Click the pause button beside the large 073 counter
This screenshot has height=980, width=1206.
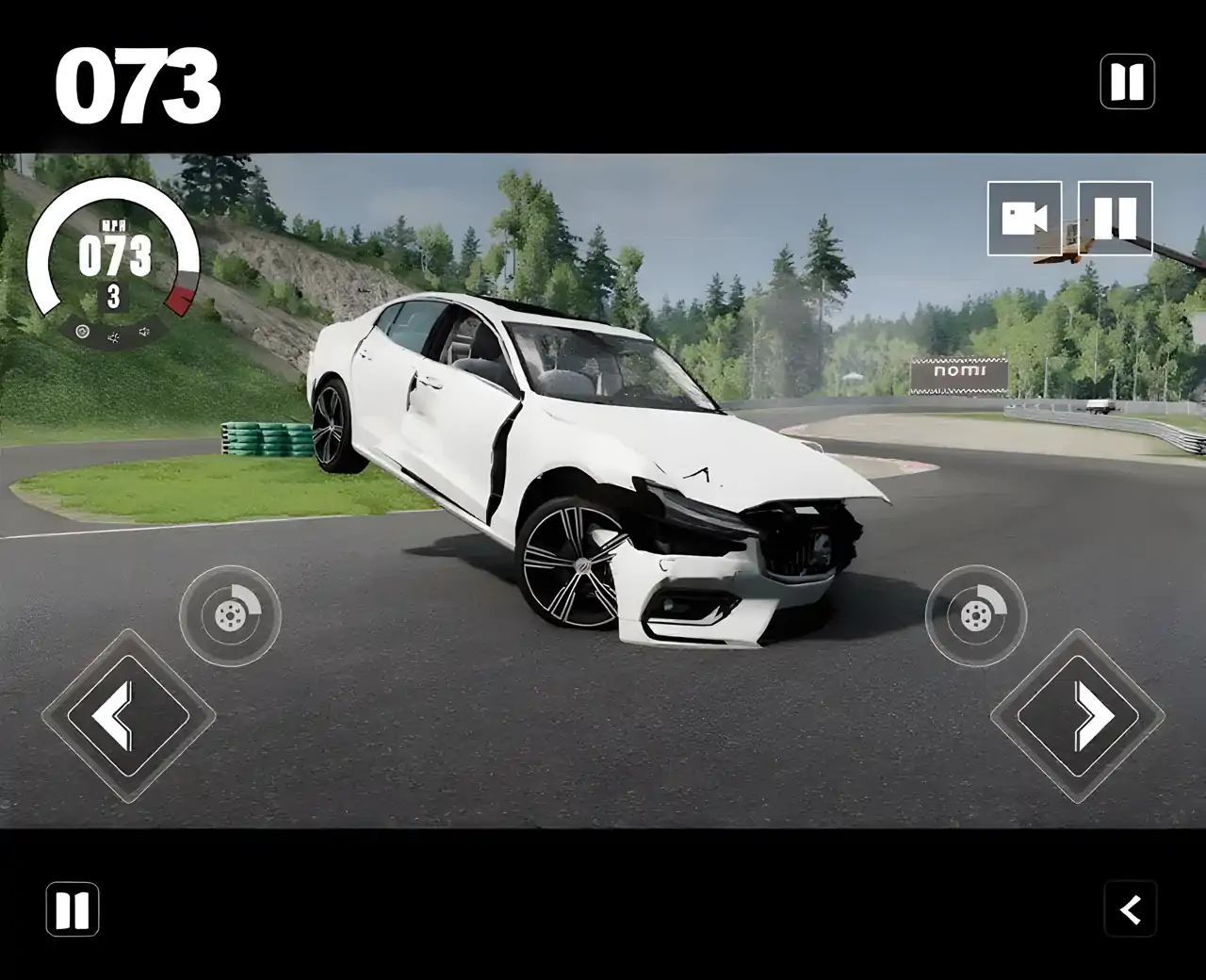[1127, 82]
